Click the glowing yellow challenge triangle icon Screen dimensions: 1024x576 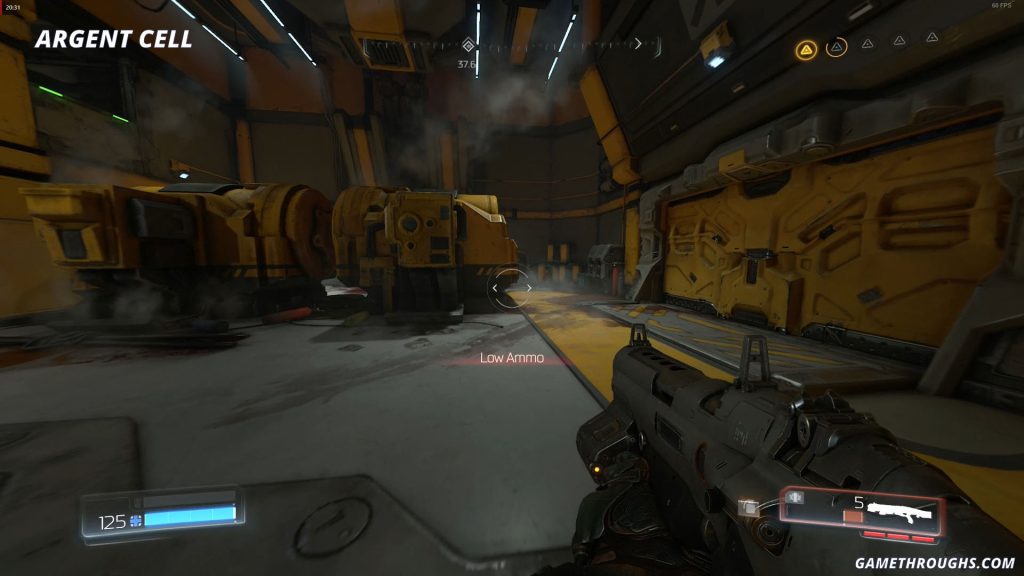point(807,48)
